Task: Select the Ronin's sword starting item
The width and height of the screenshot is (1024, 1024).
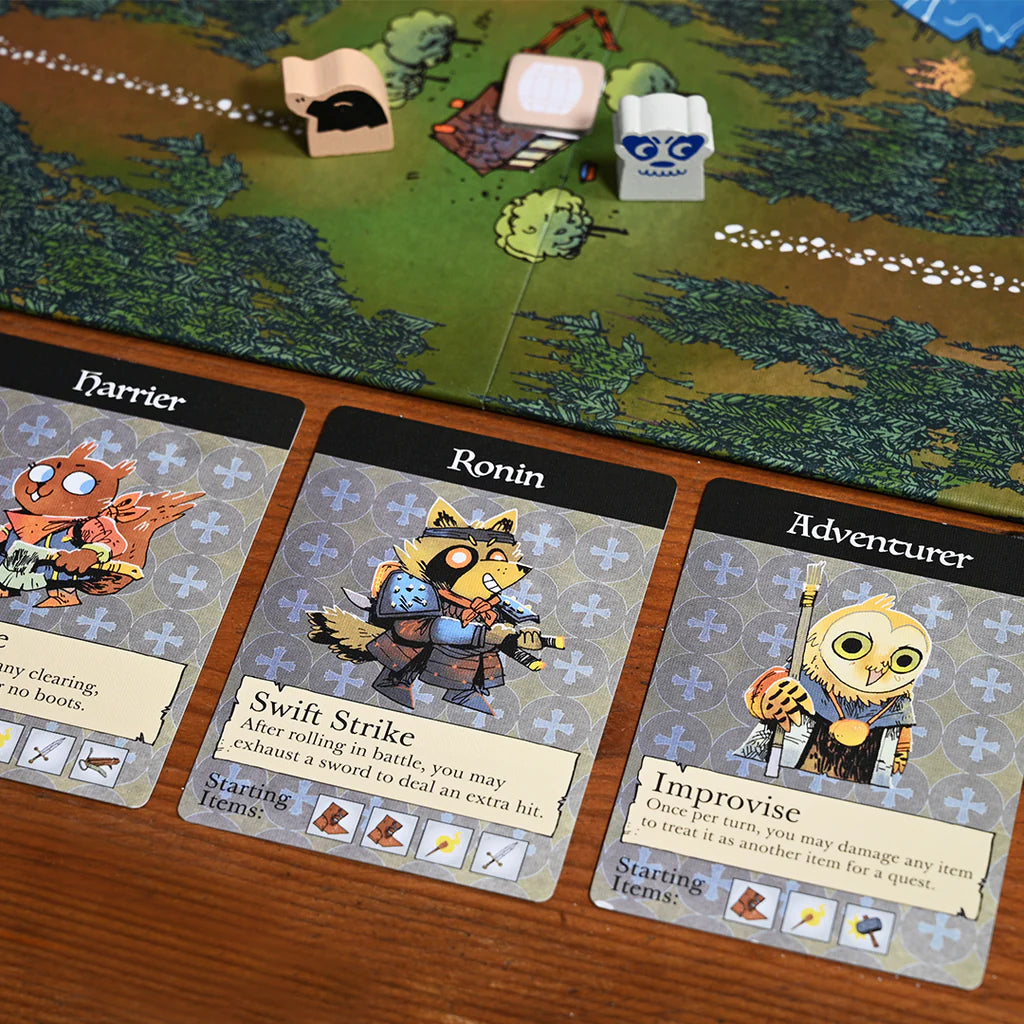Action: pyautogui.click(x=500, y=855)
